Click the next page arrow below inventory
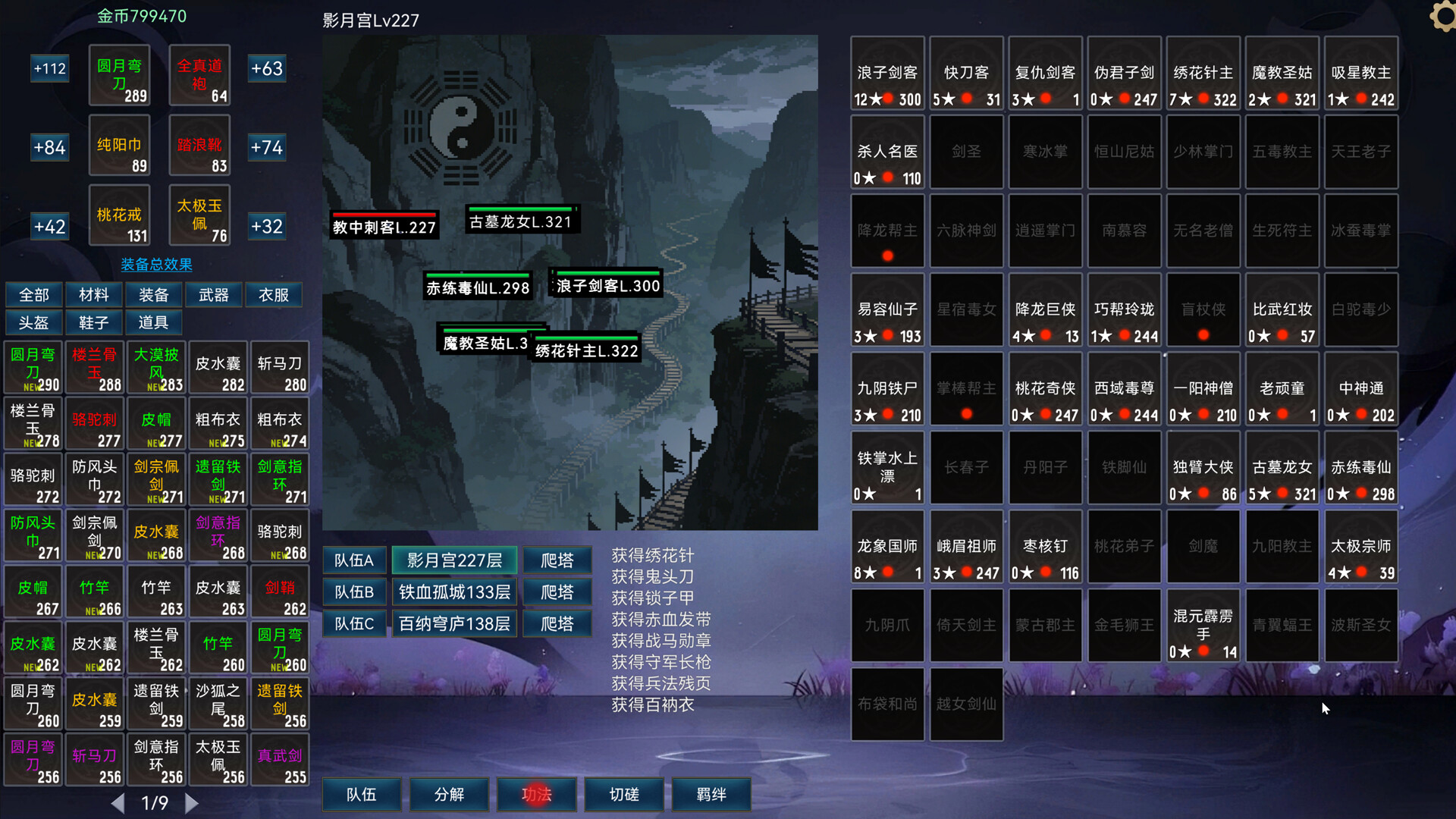1456x819 pixels. (x=192, y=802)
